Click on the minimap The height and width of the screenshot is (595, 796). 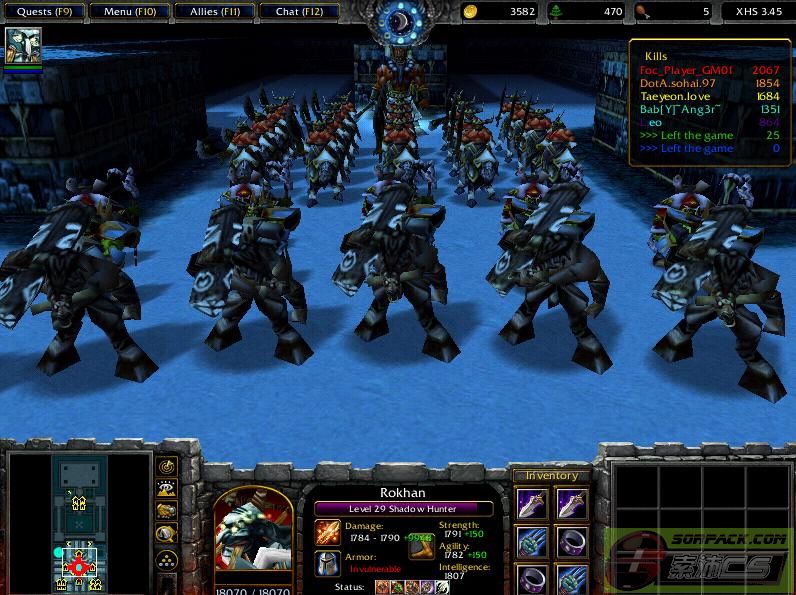click(78, 522)
